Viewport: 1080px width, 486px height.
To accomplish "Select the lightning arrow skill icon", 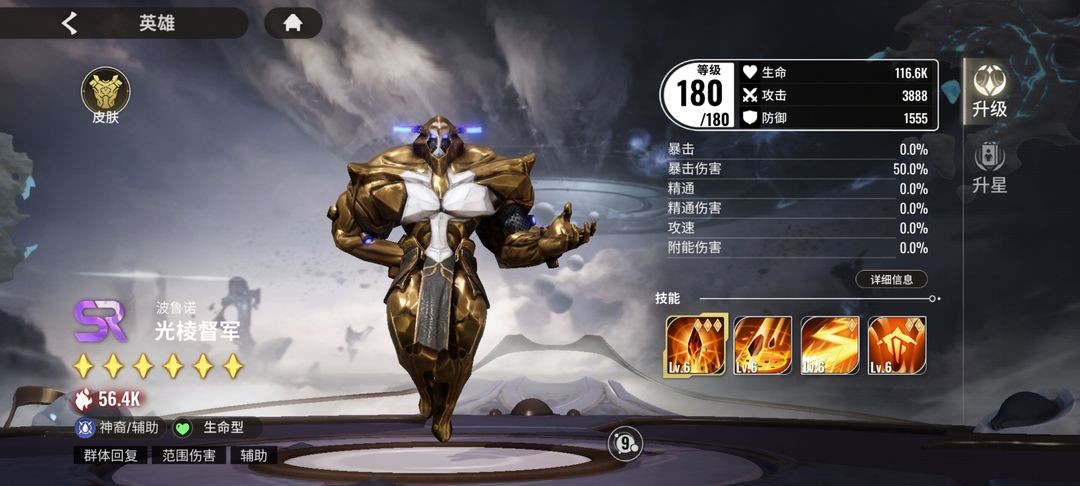I will pyautogui.click(x=829, y=345).
